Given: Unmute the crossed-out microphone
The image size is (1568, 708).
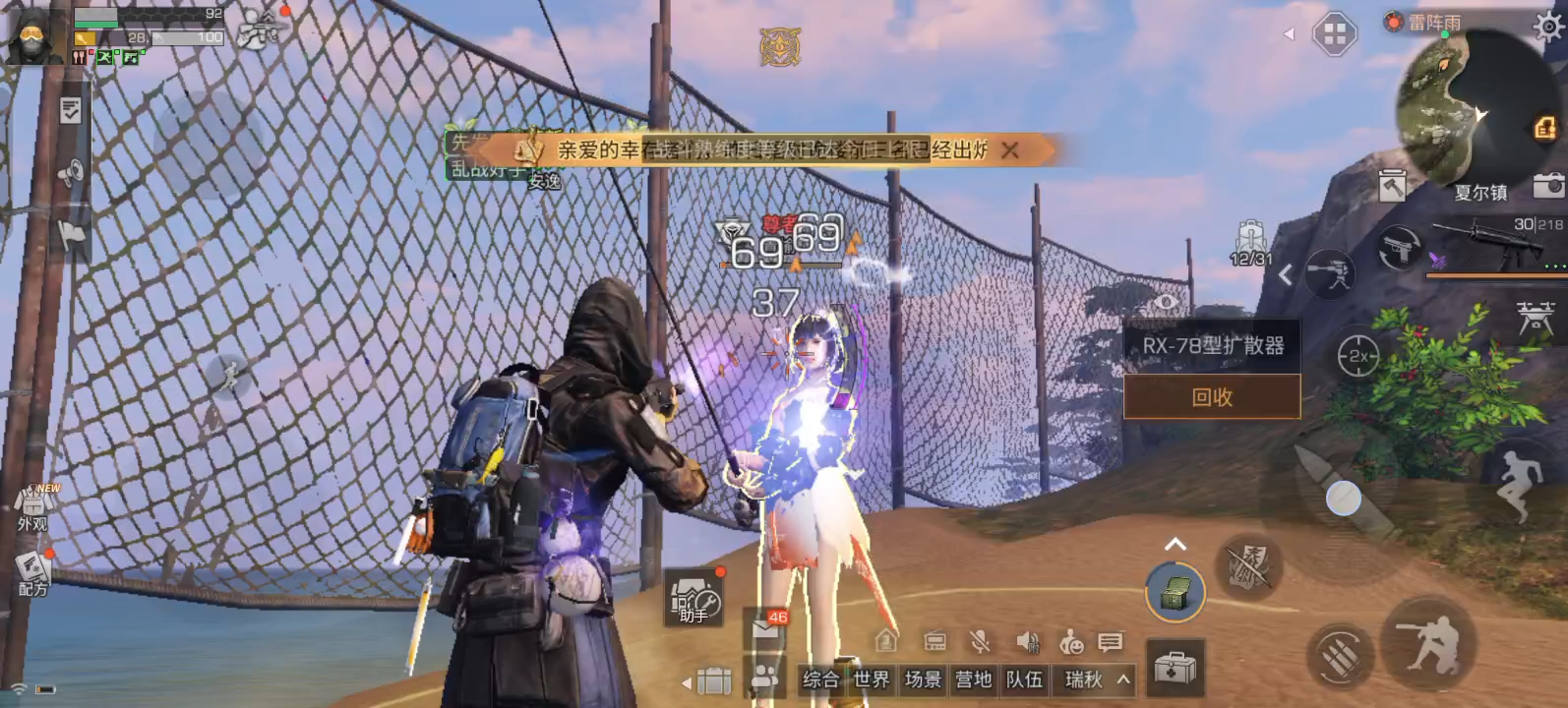Looking at the screenshot, I should [x=981, y=640].
